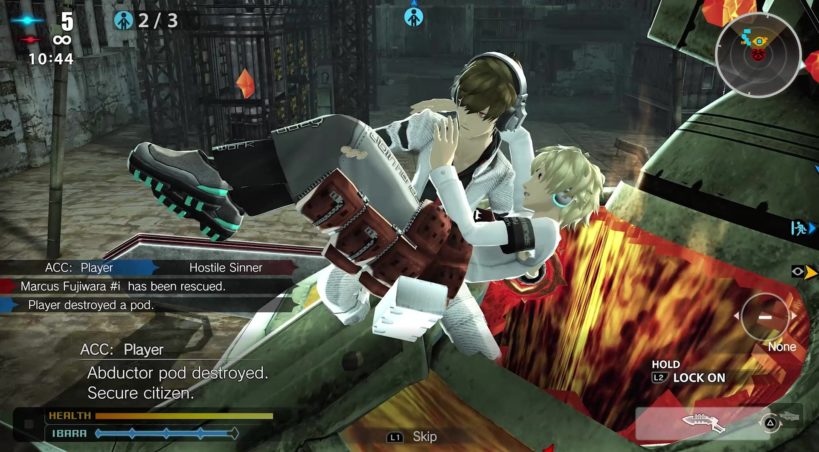Click the citizen icon beside the 2/3 counter
Image resolution: width=819 pixels, height=452 pixels.
[x=123, y=20]
